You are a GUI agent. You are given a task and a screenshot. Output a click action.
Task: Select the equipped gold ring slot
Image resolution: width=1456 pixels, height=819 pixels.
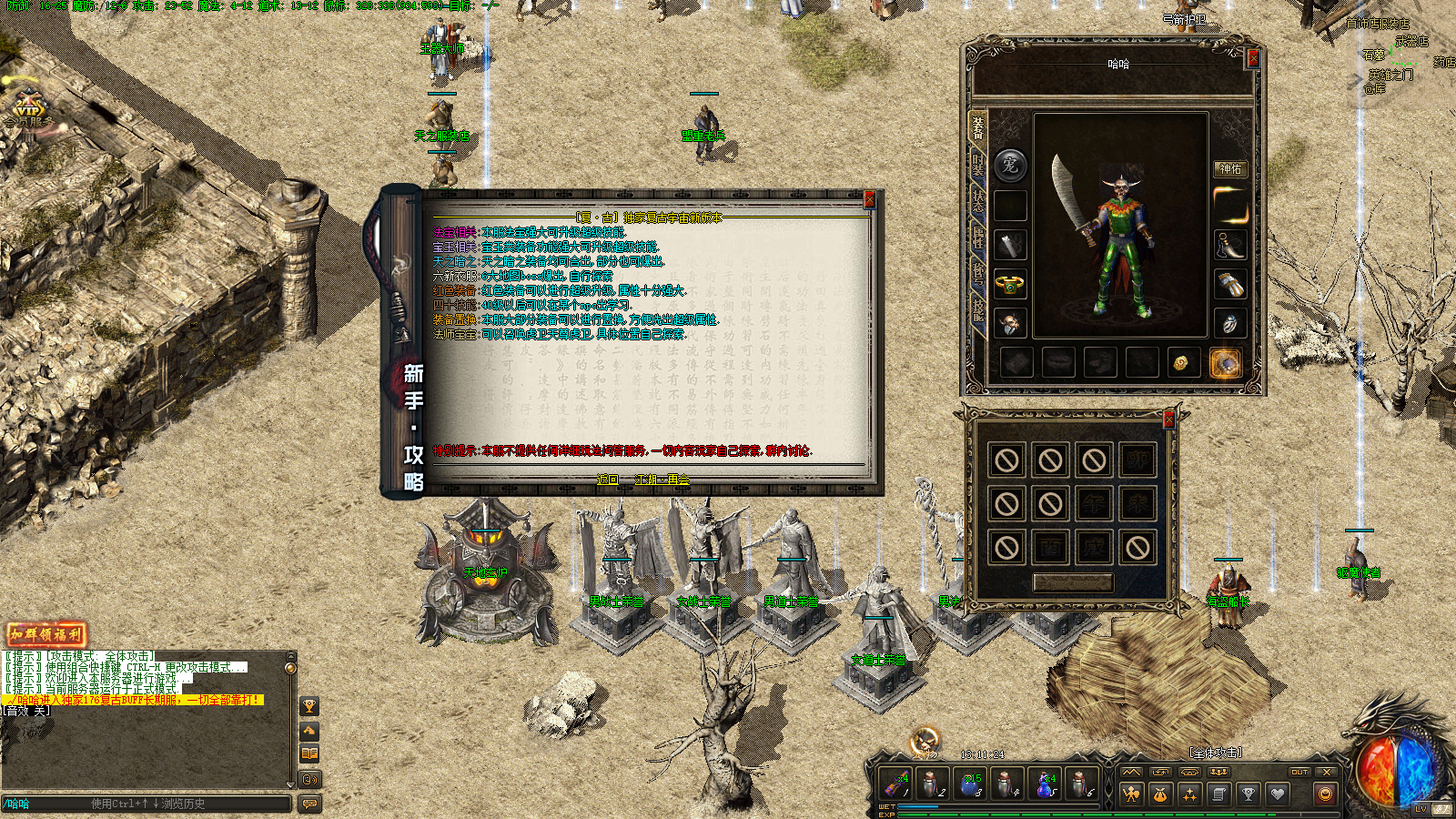click(x=1009, y=285)
